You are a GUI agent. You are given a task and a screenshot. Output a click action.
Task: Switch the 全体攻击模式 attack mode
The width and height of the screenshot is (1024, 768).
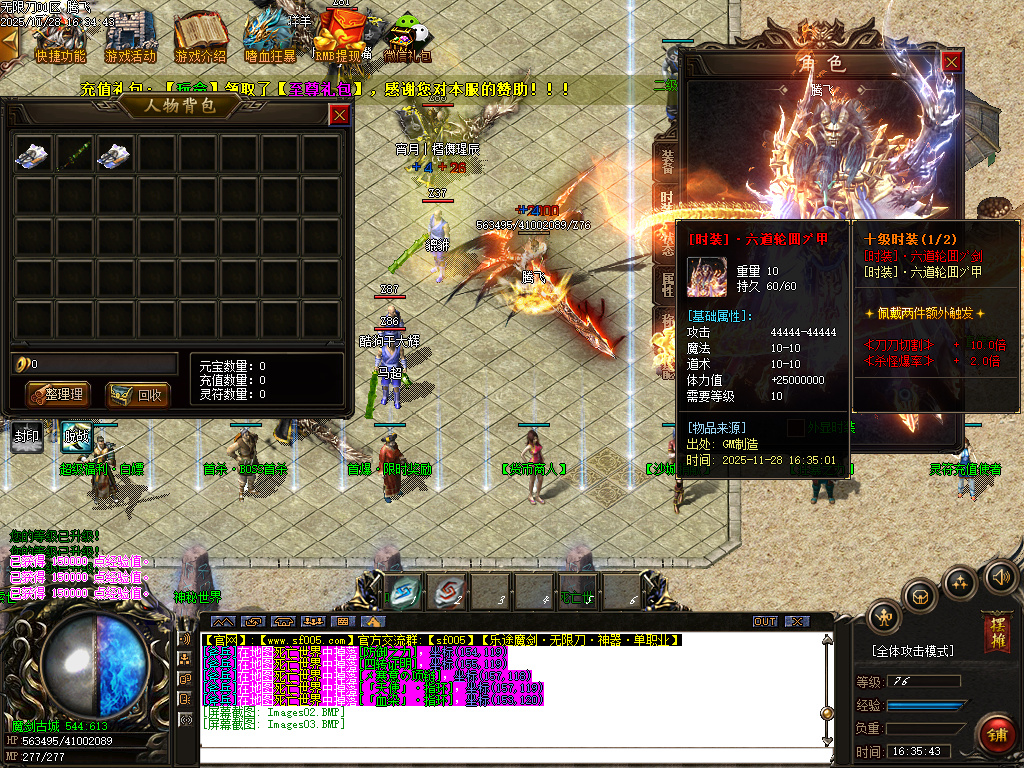tap(912, 651)
